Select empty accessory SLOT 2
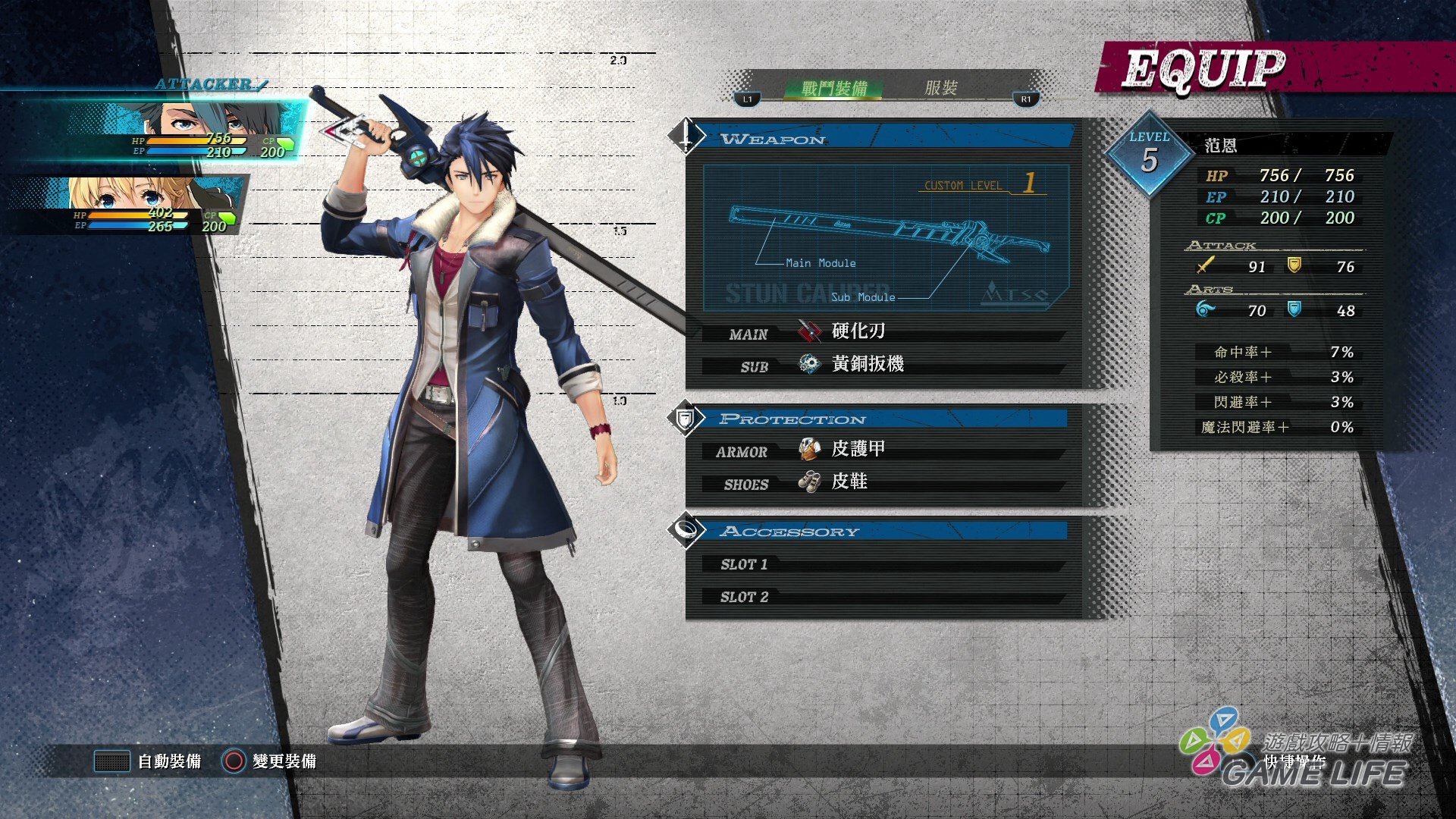Screen dimensions: 1456x819 coord(883,597)
